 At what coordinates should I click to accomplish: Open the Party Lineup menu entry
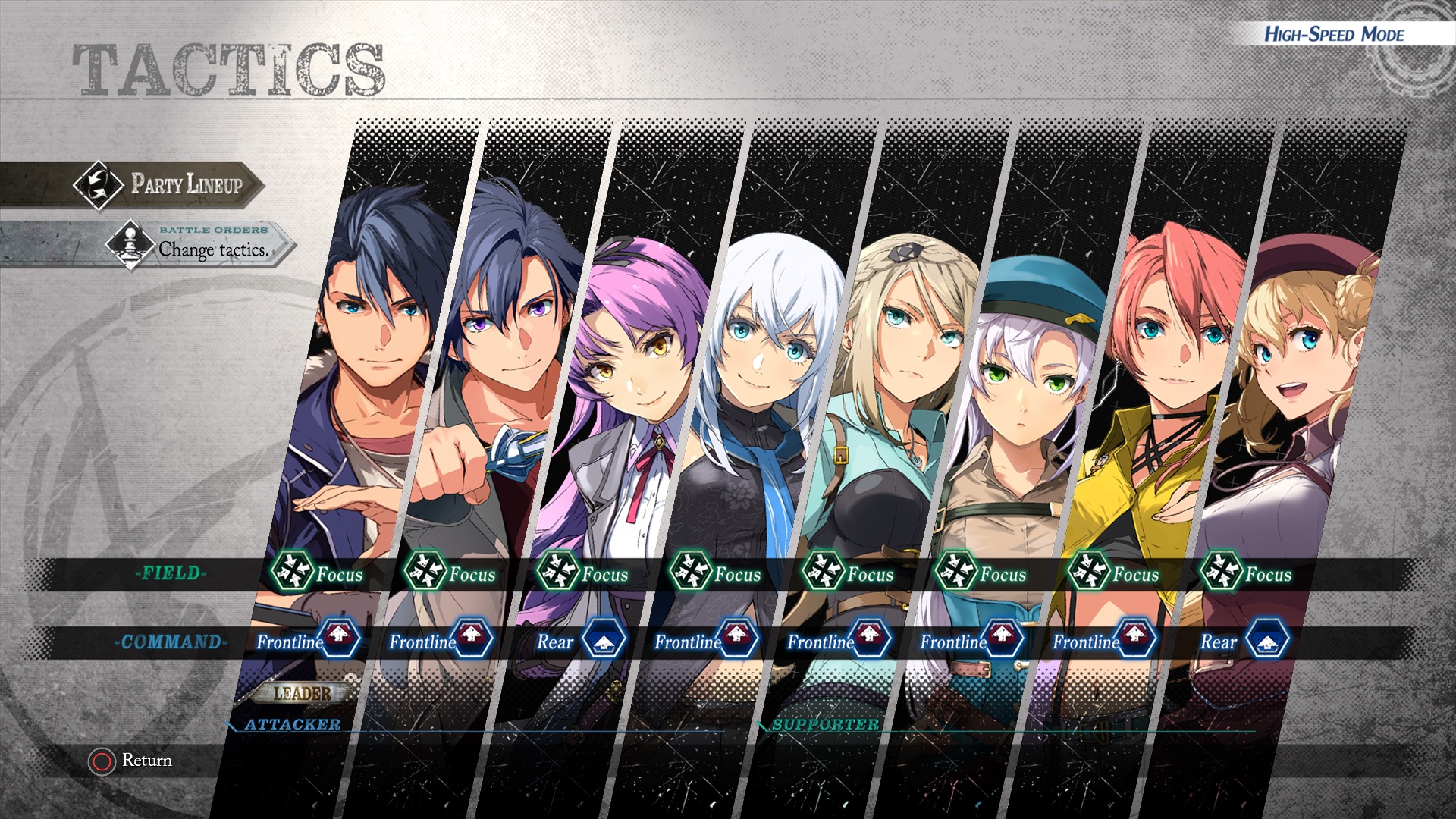(168, 184)
